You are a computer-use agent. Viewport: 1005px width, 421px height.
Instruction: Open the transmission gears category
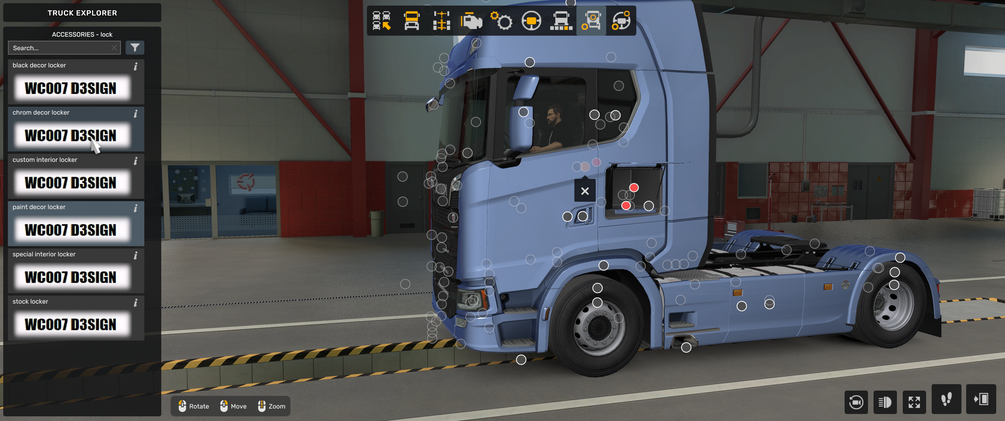click(x=501, y=20)
